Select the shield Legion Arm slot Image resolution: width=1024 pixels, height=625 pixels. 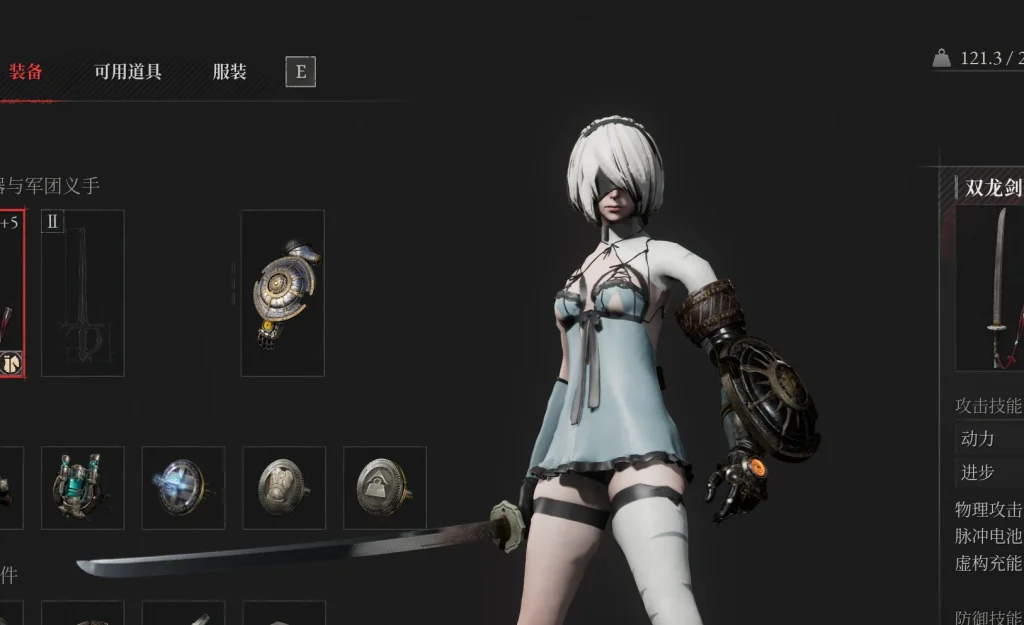point(282,293)
